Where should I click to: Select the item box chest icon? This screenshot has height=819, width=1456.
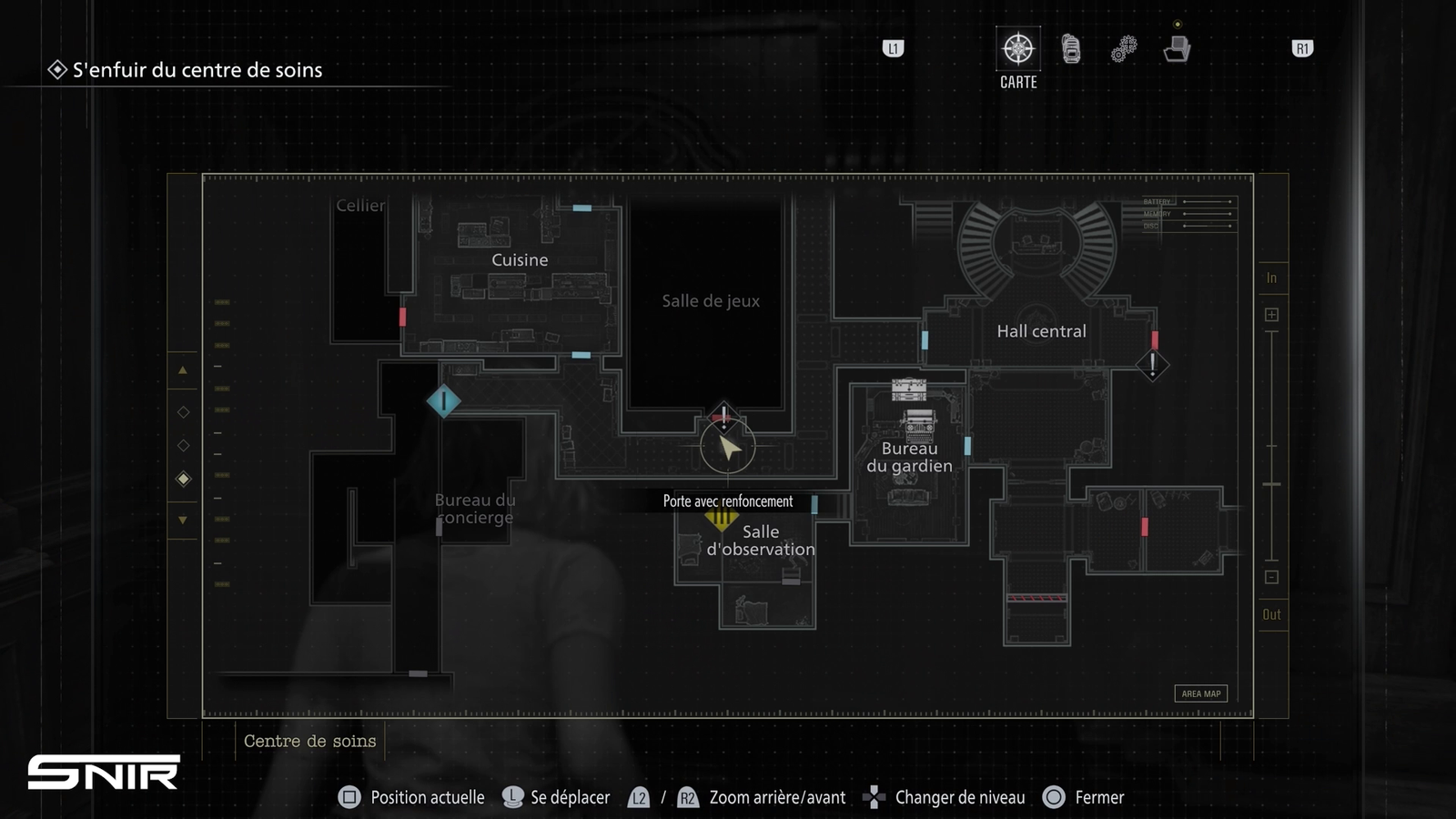(908, 389)
